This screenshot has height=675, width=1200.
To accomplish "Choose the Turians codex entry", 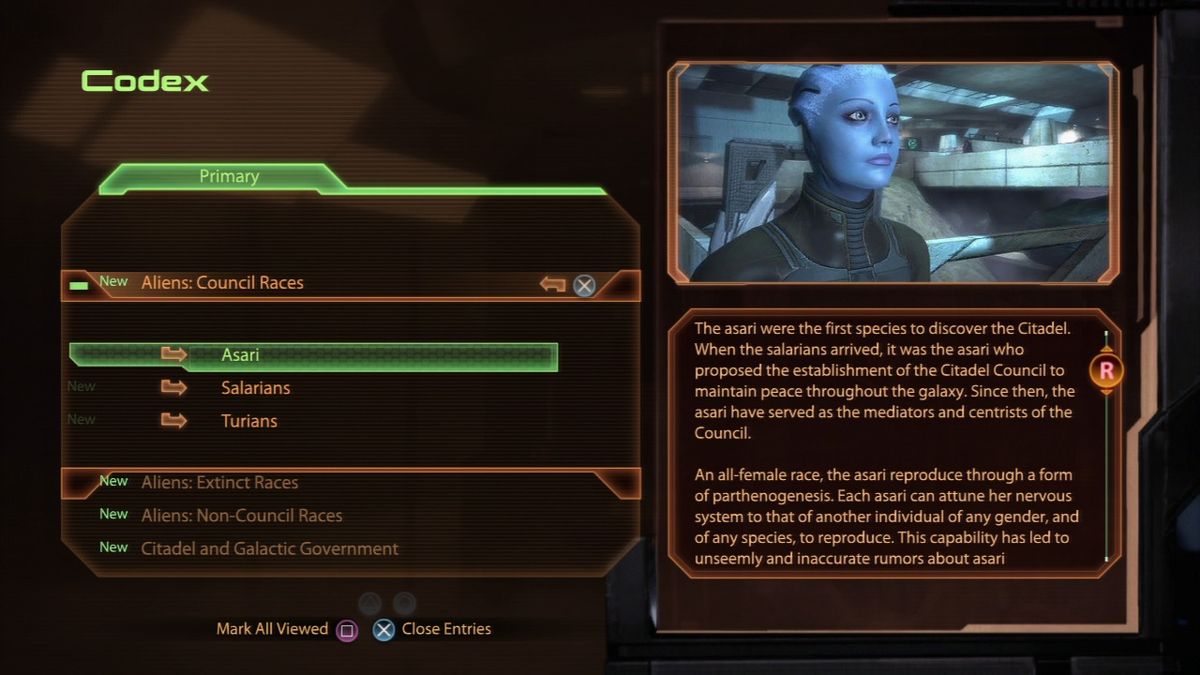I will [x=249, y=421].
